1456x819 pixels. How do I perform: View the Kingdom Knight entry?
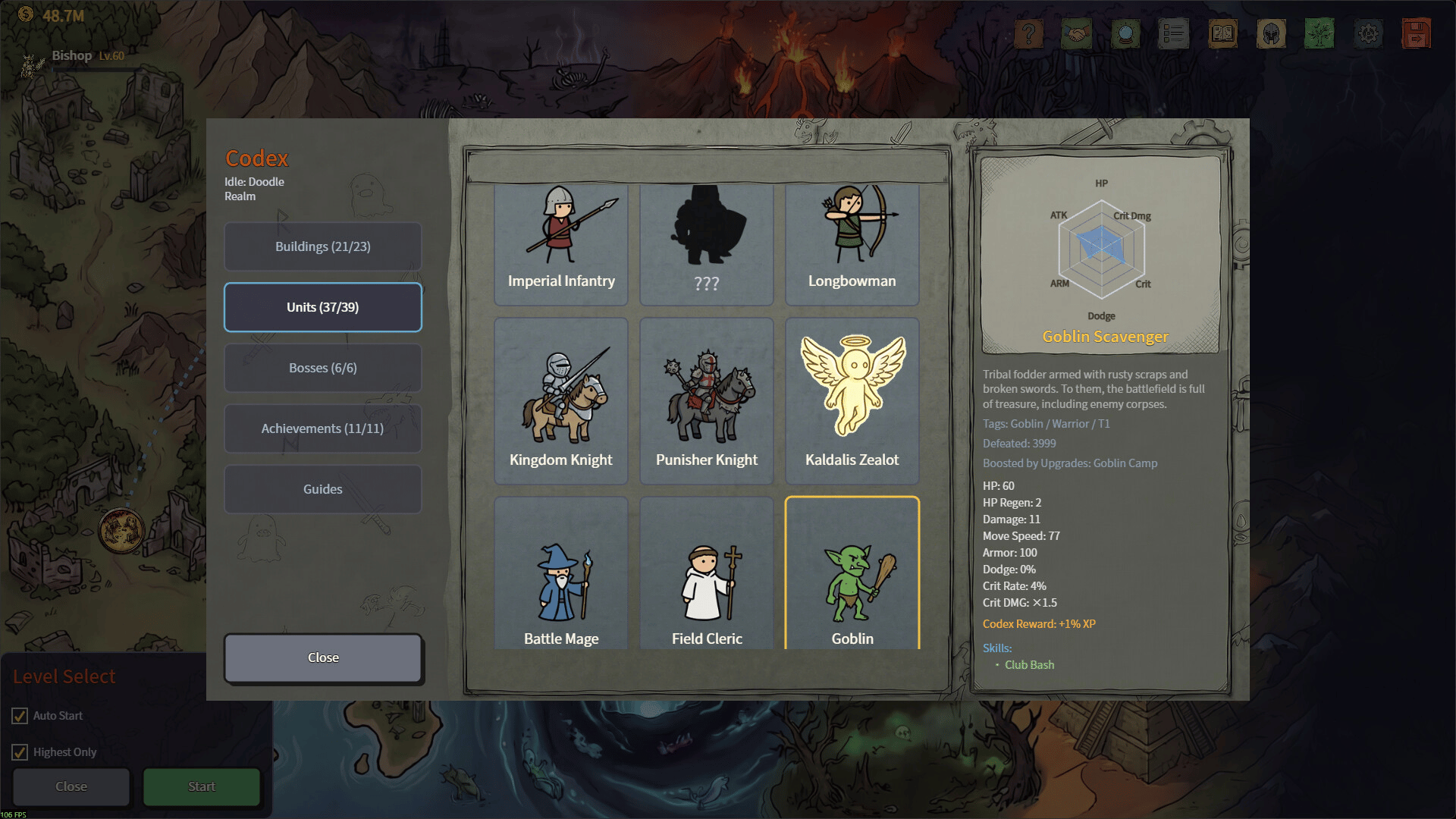[x=561, y=400]
